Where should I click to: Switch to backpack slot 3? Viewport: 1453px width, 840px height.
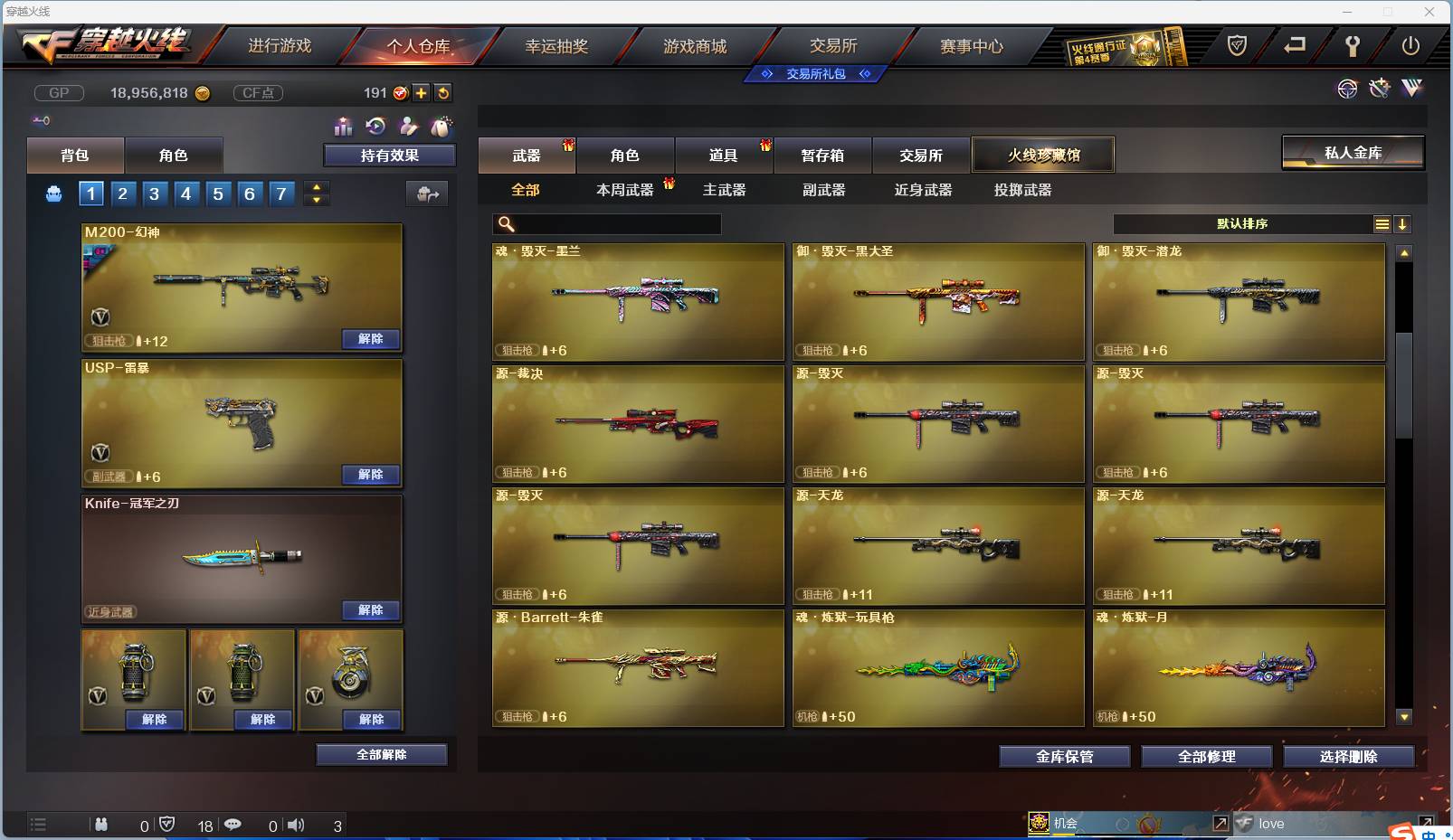(x=155, y=193)
